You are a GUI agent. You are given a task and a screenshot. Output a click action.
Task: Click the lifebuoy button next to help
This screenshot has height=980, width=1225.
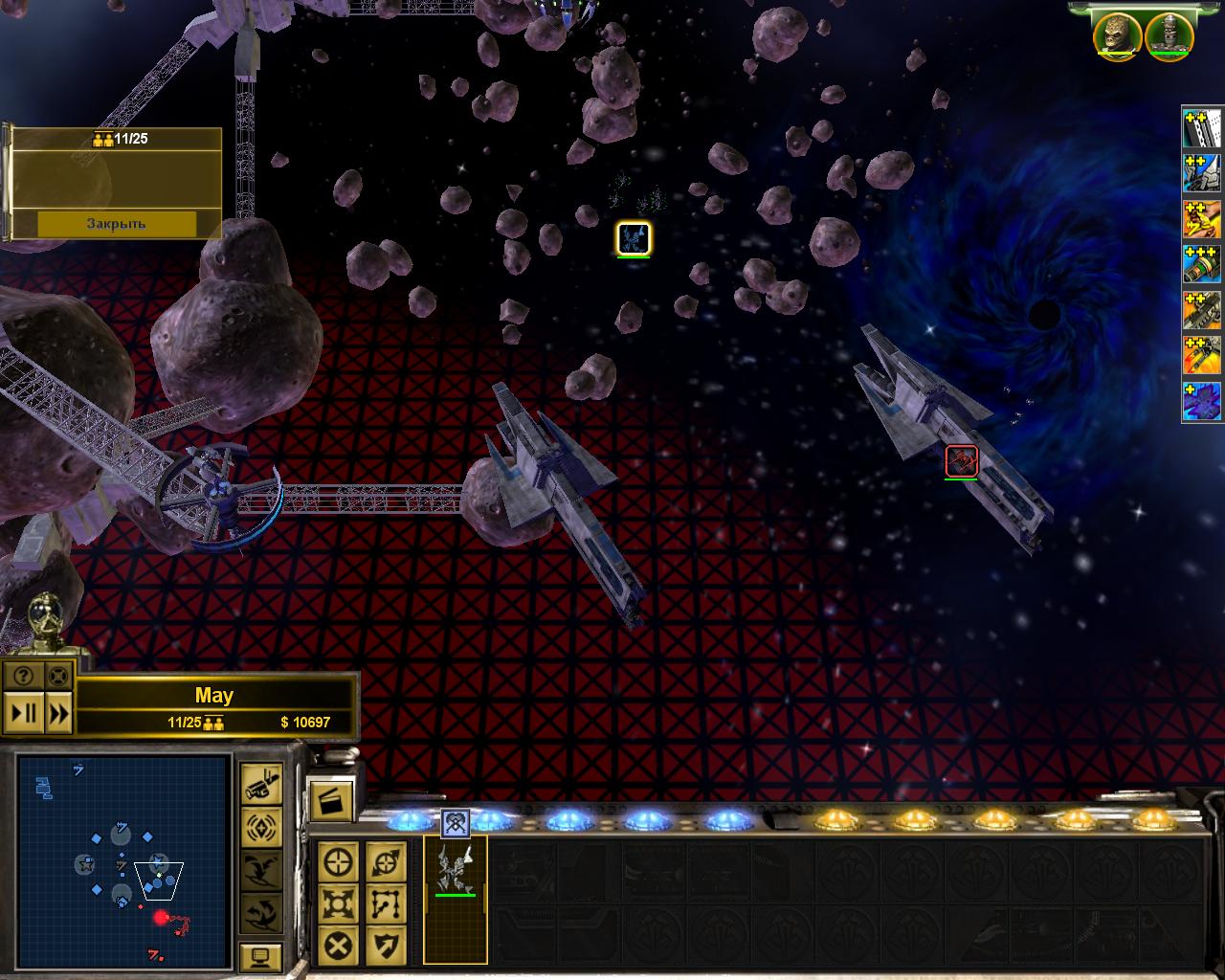pyautogui.click(x=58, y=676)
